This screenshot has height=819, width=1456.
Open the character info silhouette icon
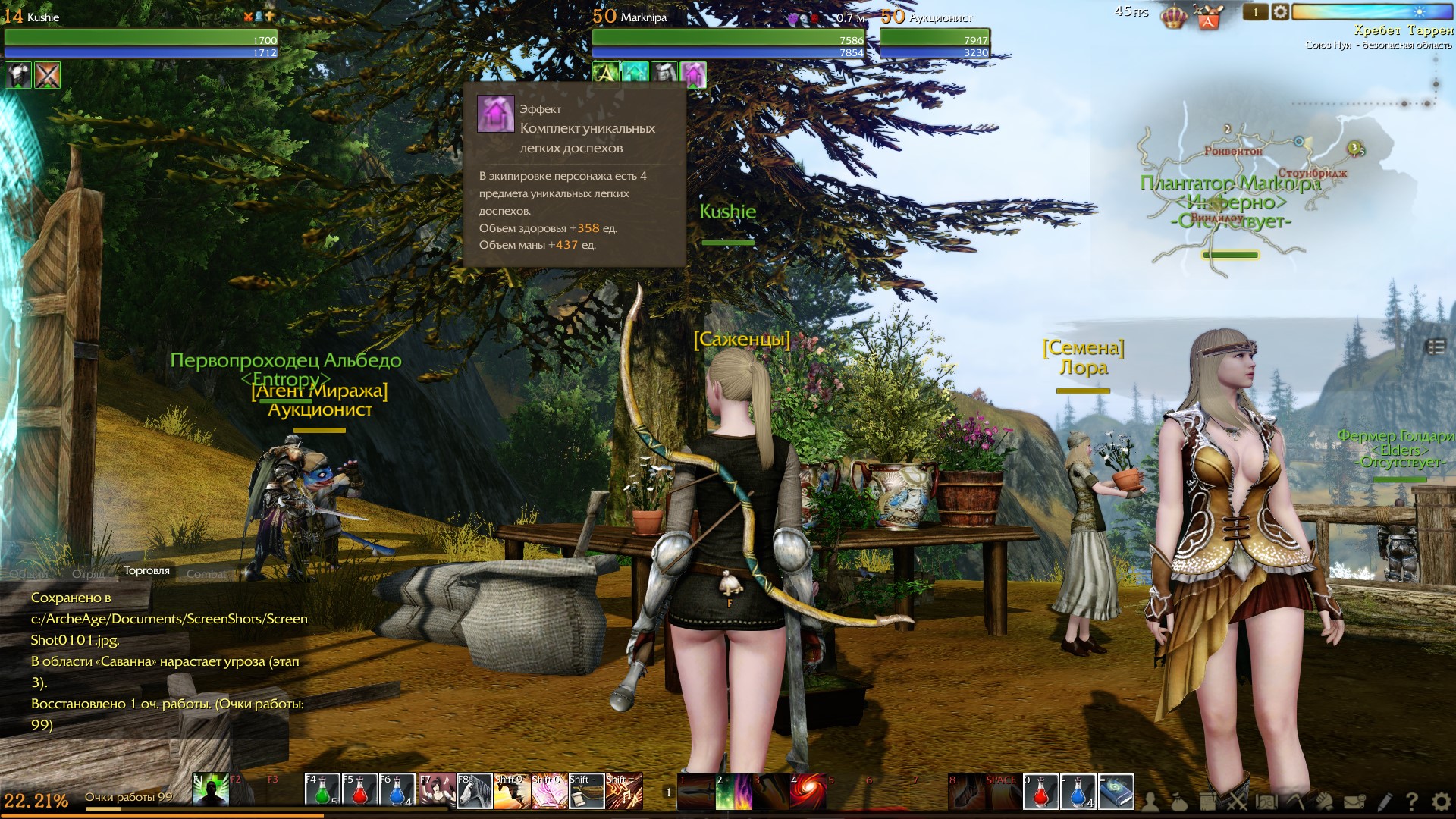(1150, 802)
